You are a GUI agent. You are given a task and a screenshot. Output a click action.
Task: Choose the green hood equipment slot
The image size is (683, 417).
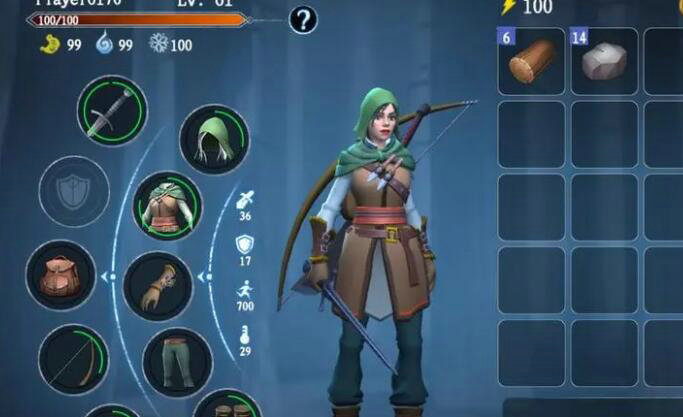point(214,139)
